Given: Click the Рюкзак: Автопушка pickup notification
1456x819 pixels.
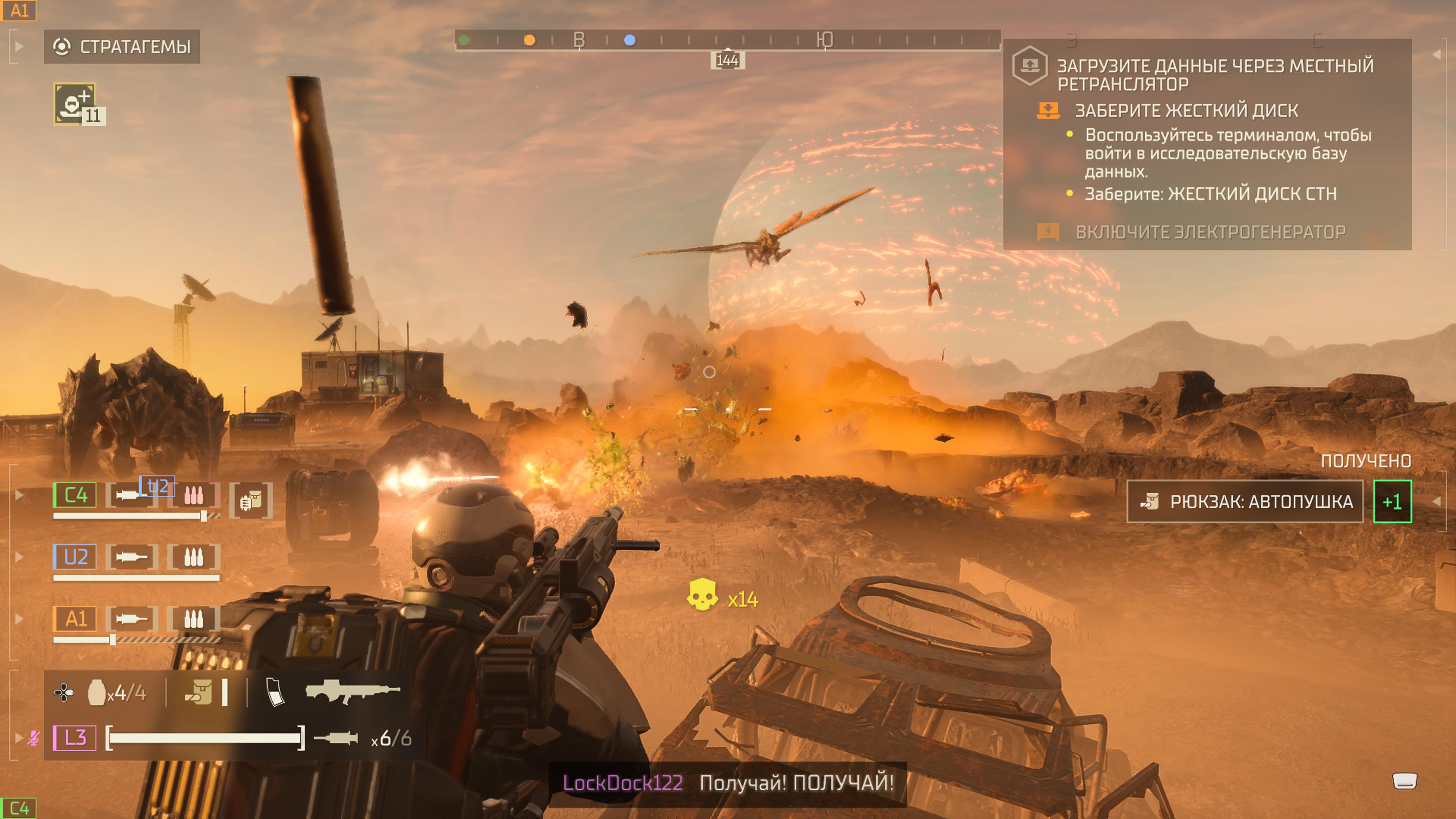Looking at the screenshot, I should 1245,501.
